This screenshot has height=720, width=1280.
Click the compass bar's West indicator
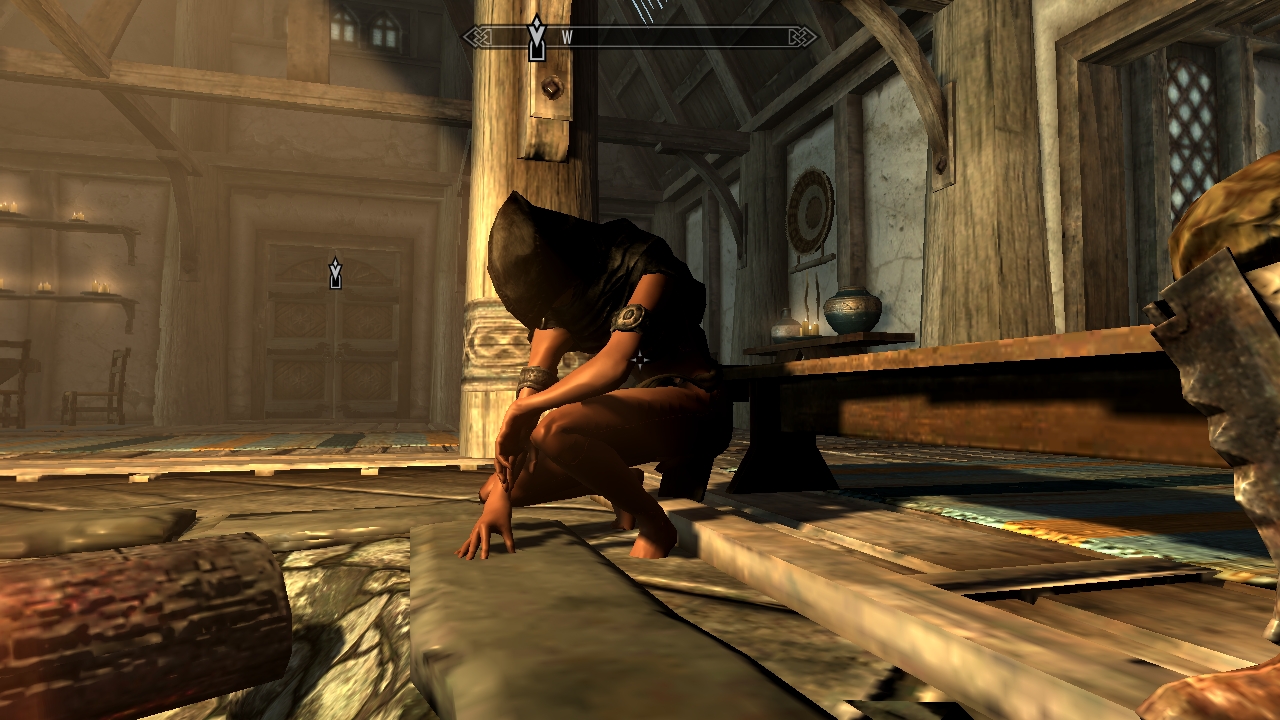[x=567, y=37]
